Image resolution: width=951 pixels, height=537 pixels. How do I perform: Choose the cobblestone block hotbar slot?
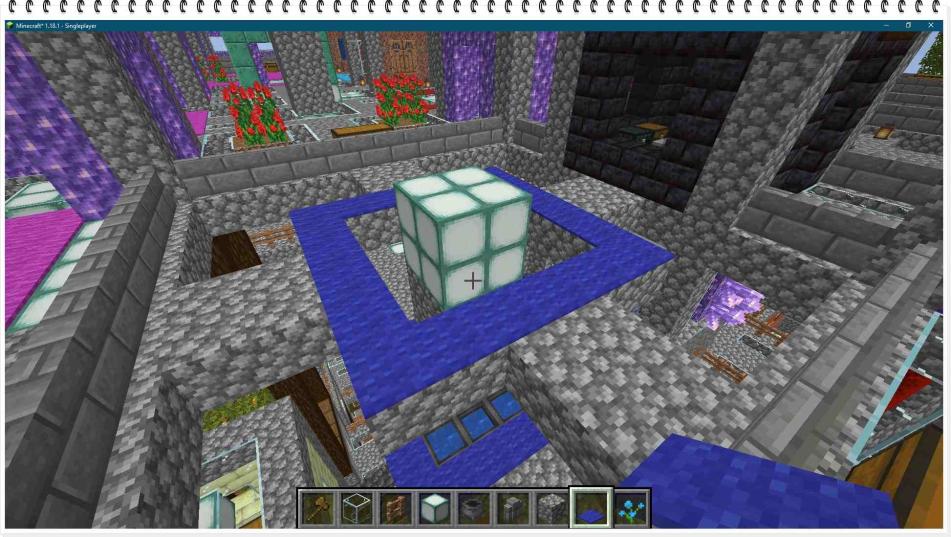point(551,509)
